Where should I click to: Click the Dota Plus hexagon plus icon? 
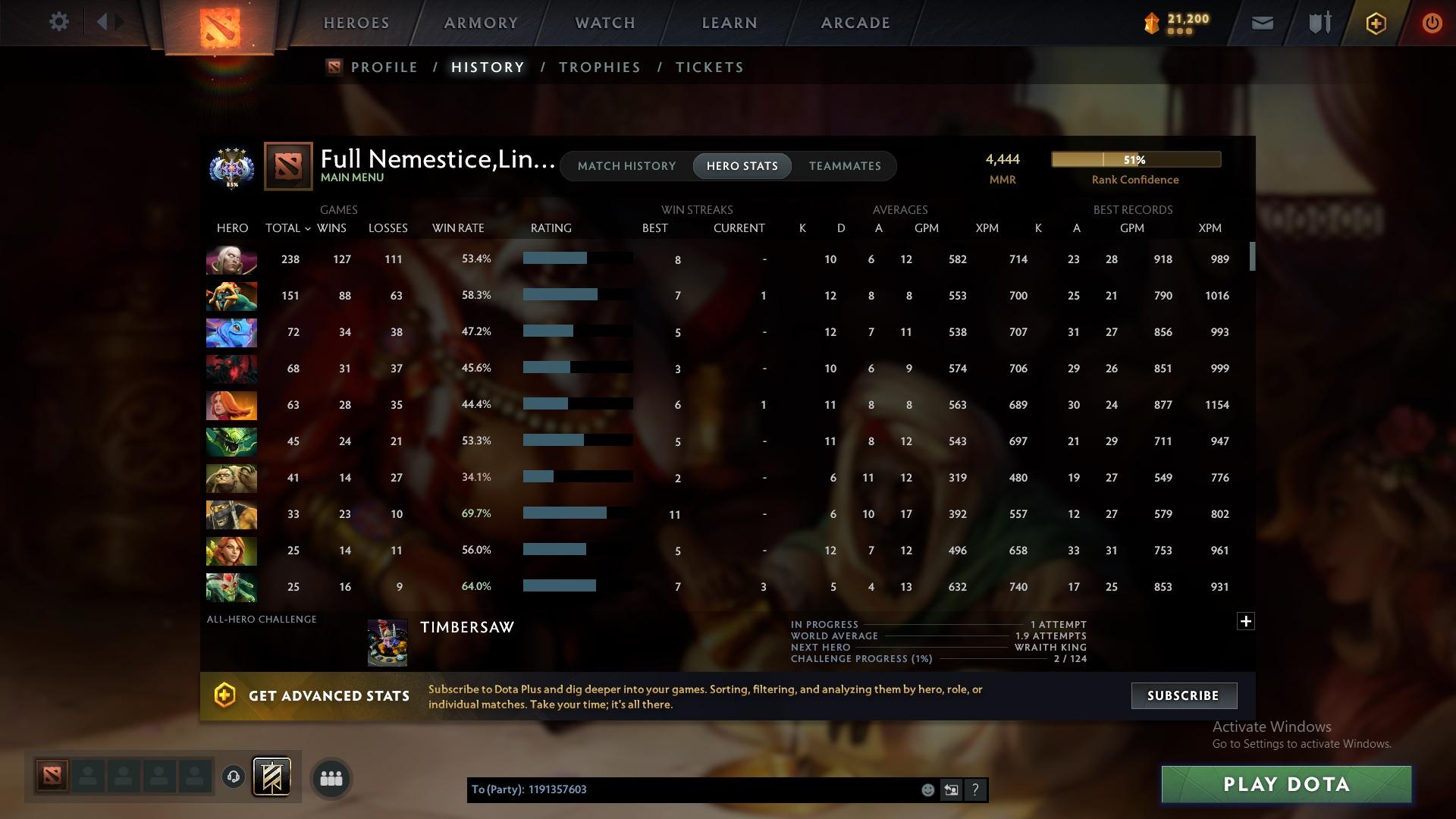point(1375,22)
